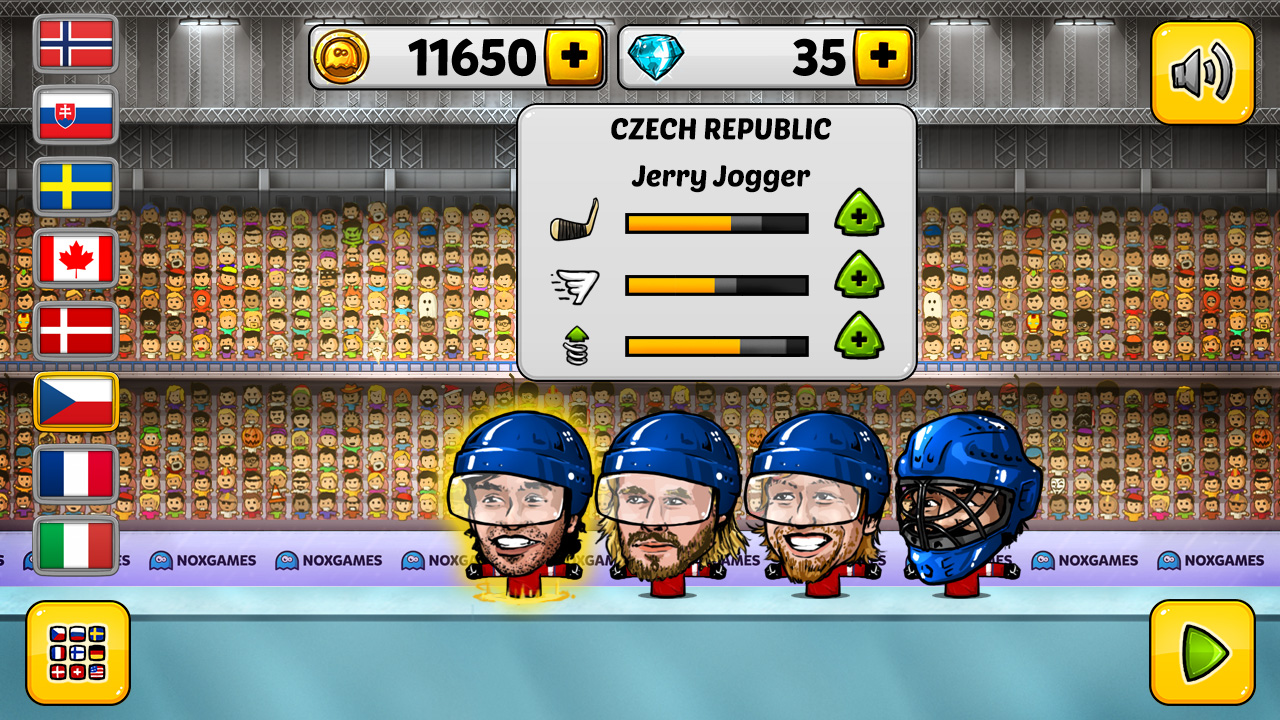Select the Norway flag

coord(76,45)
